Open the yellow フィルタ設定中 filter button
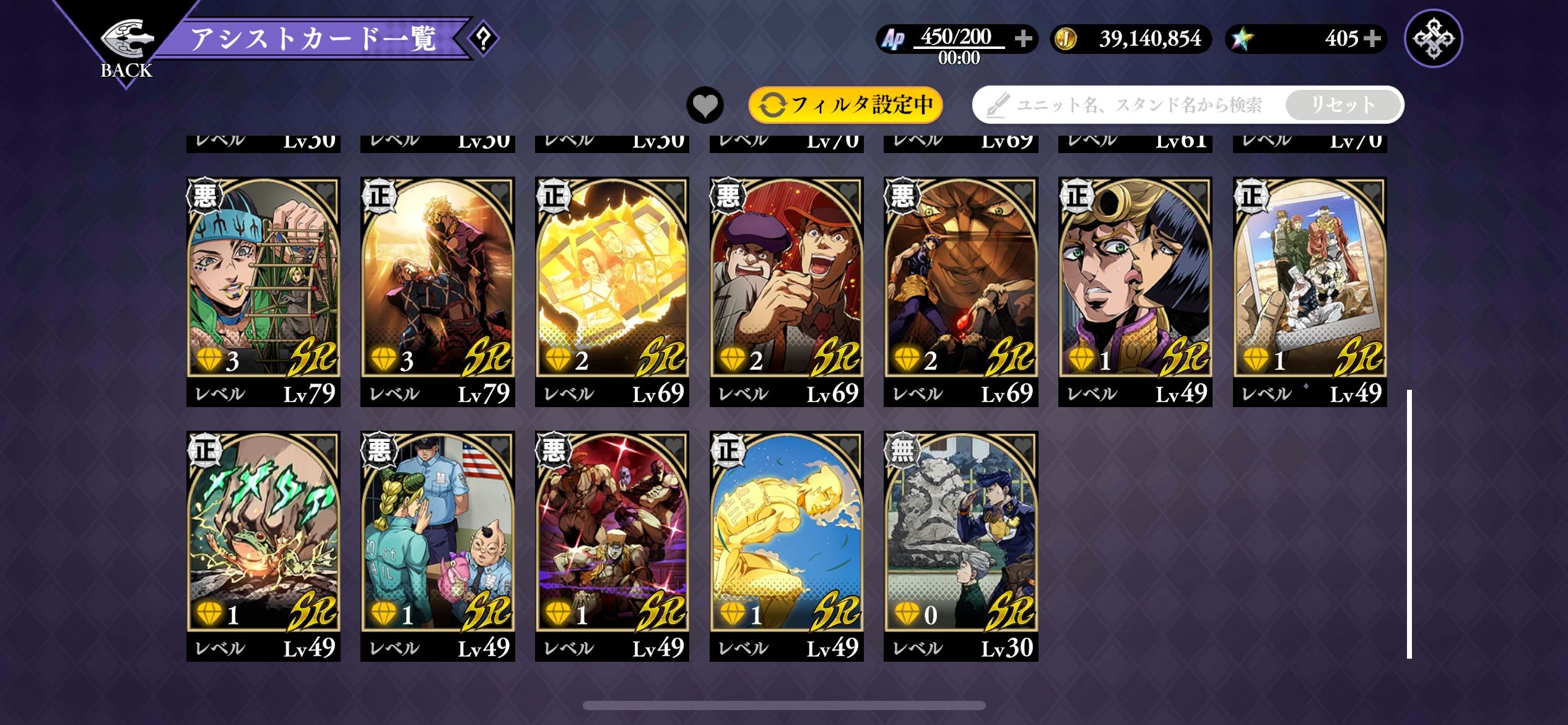The width and height of the screenshot is (1568, 725). [845, 105]
